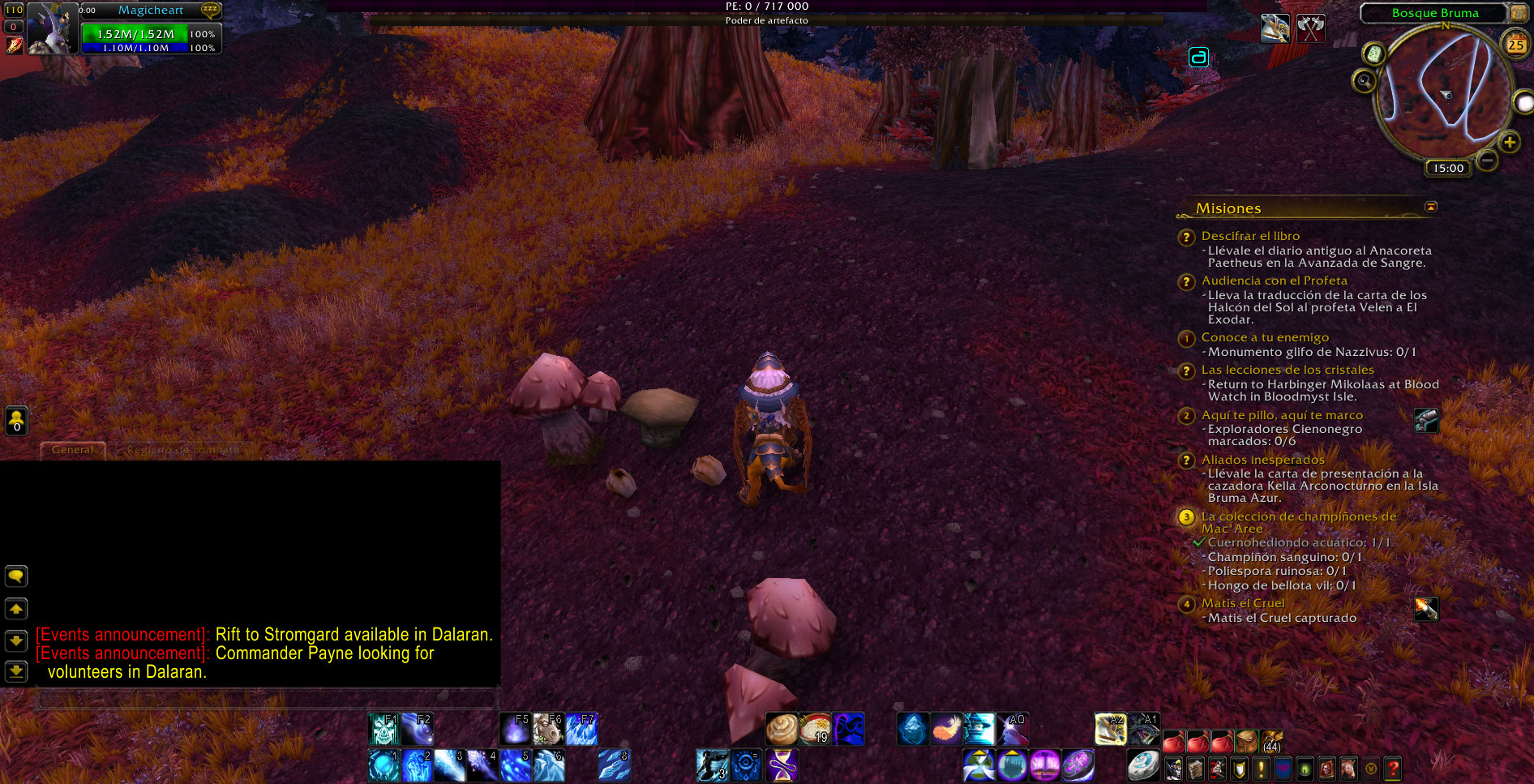
Task: Activate the skull ability on F1
Action: tap(383, 730)
